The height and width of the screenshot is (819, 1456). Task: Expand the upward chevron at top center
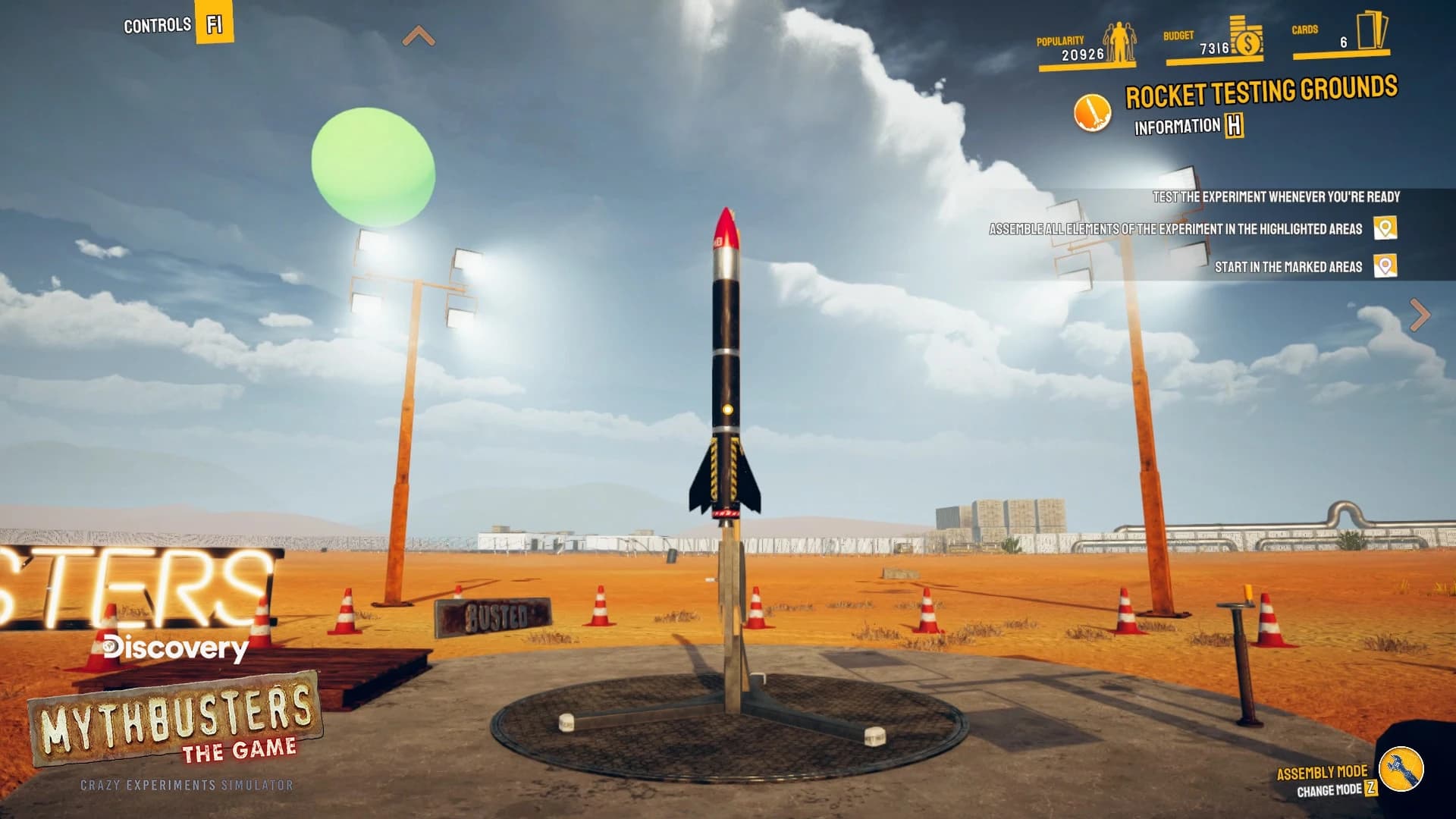click(417, 34)
